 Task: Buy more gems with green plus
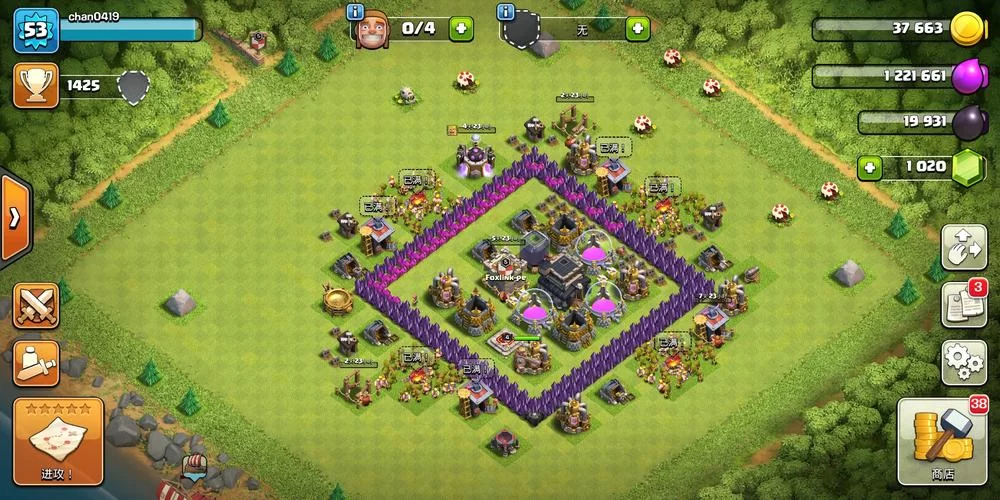pyautogui.click(x=871, y=166)
